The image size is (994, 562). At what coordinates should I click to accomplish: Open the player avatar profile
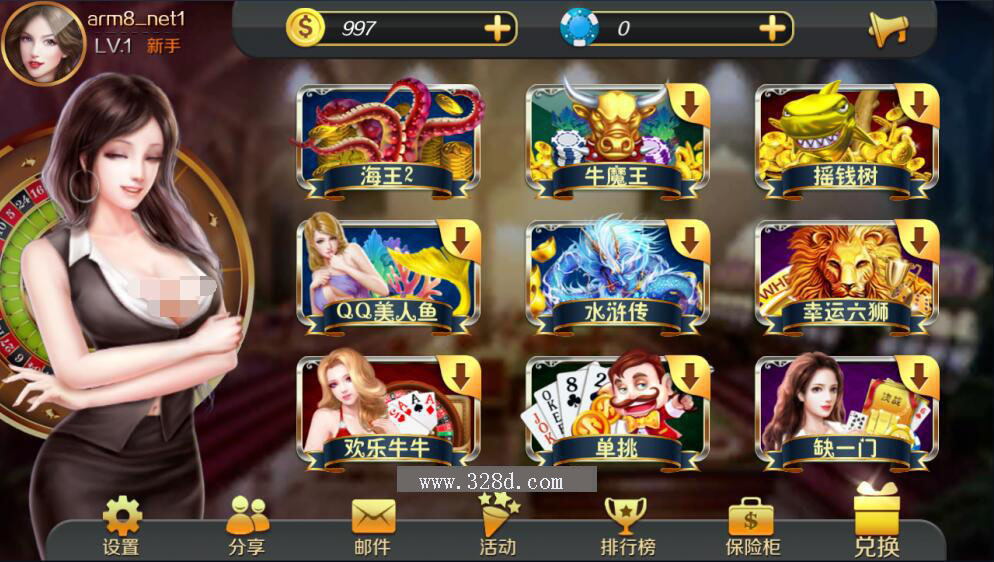pos(43,43)
